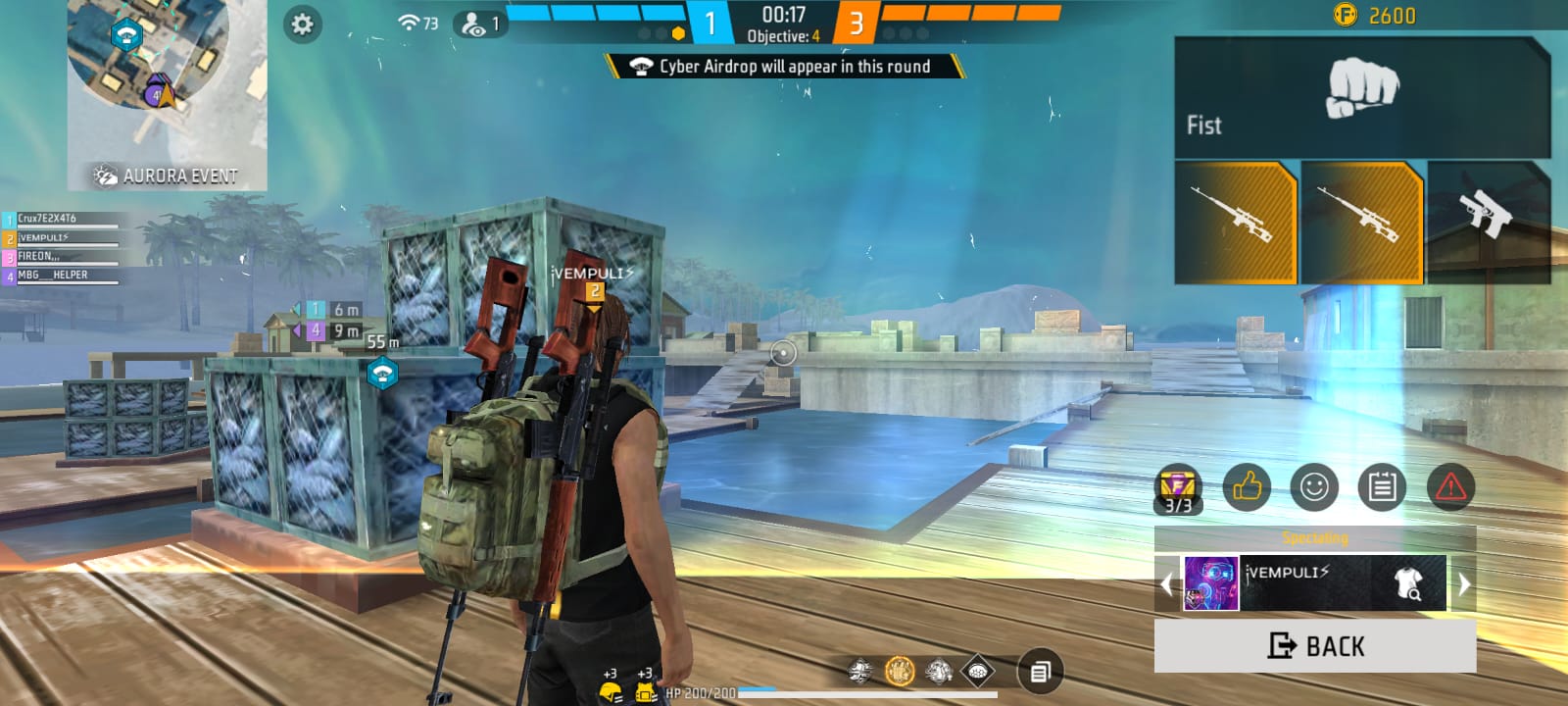The height and width of the screenshot is (706, 1568).
Task: Spectate the next player with right arrow
Action: [1464, 584]
